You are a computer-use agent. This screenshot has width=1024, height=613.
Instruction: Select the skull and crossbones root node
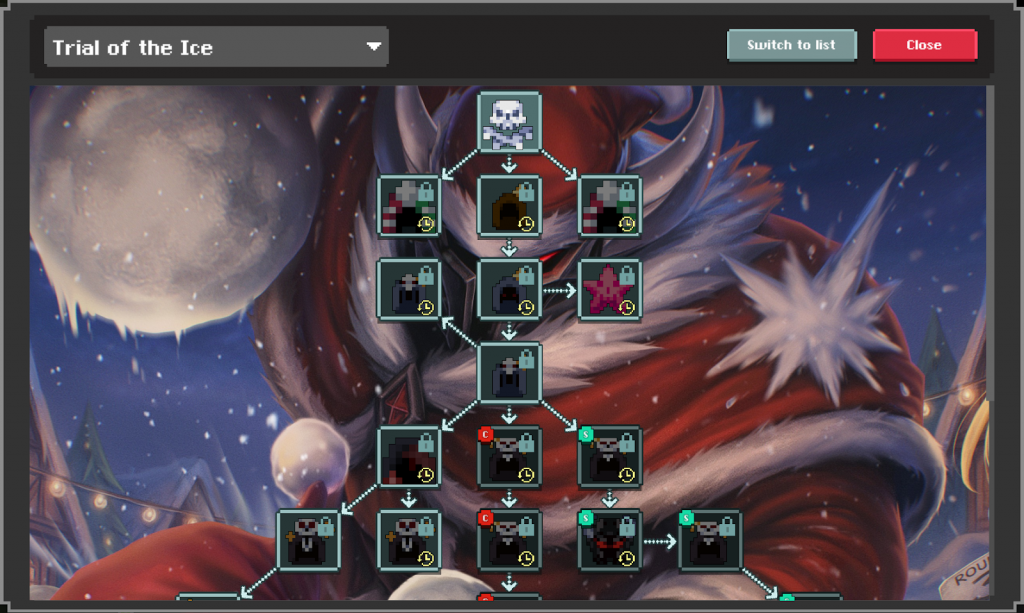(509, 123)
